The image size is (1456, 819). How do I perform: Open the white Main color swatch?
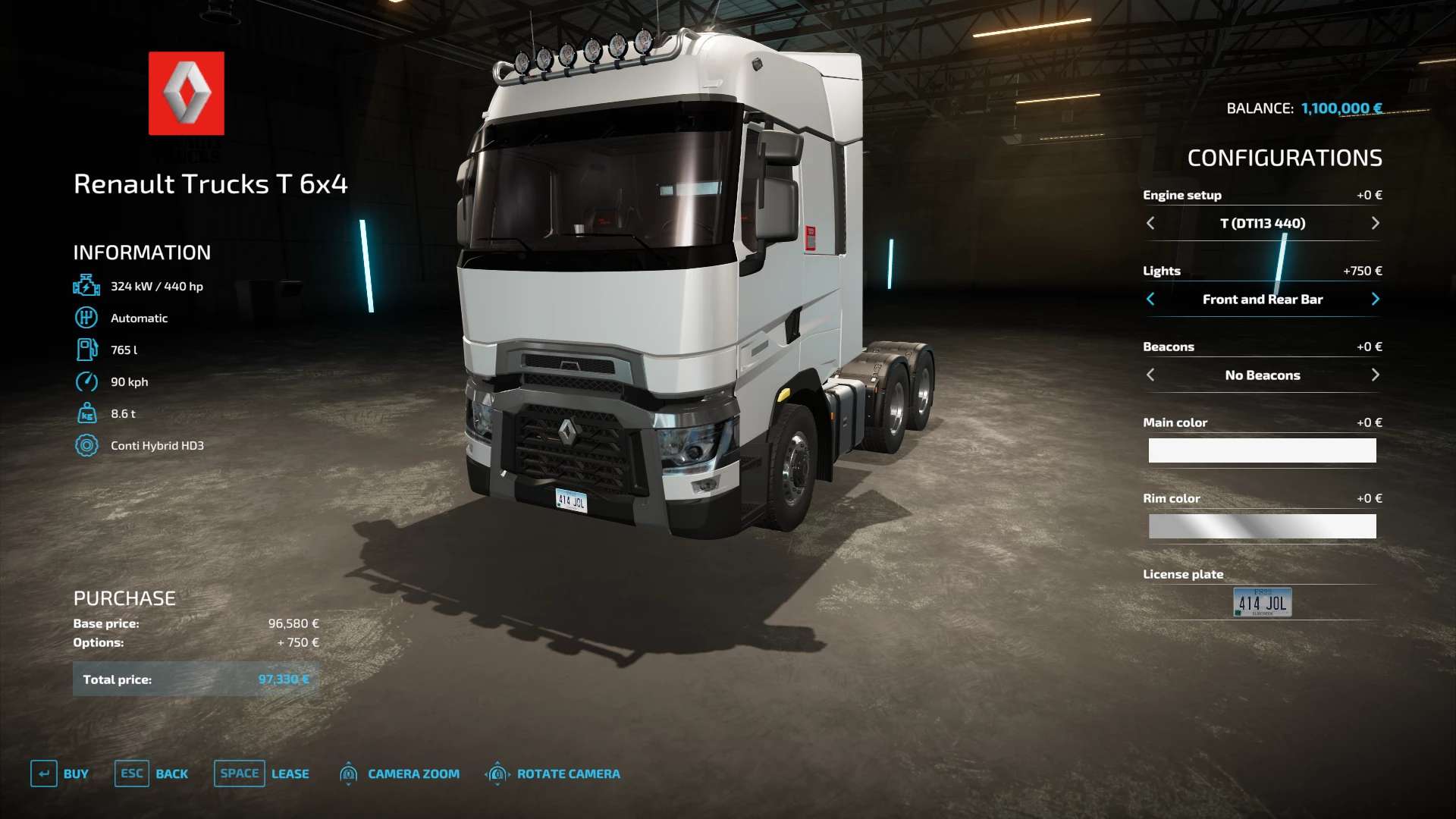(1262, 450)
